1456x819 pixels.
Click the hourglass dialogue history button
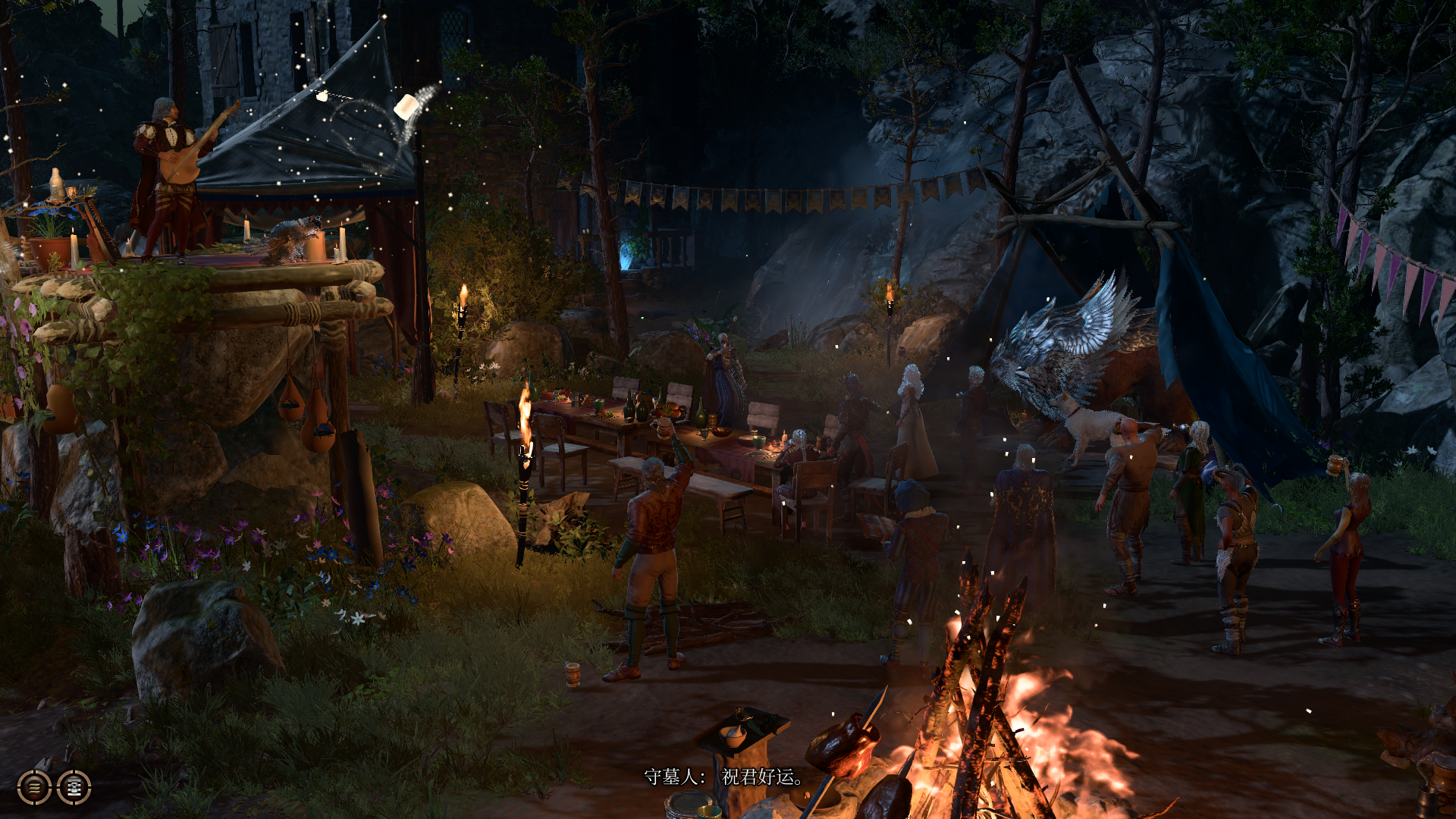pyautogui.click(x=74, y=787)
